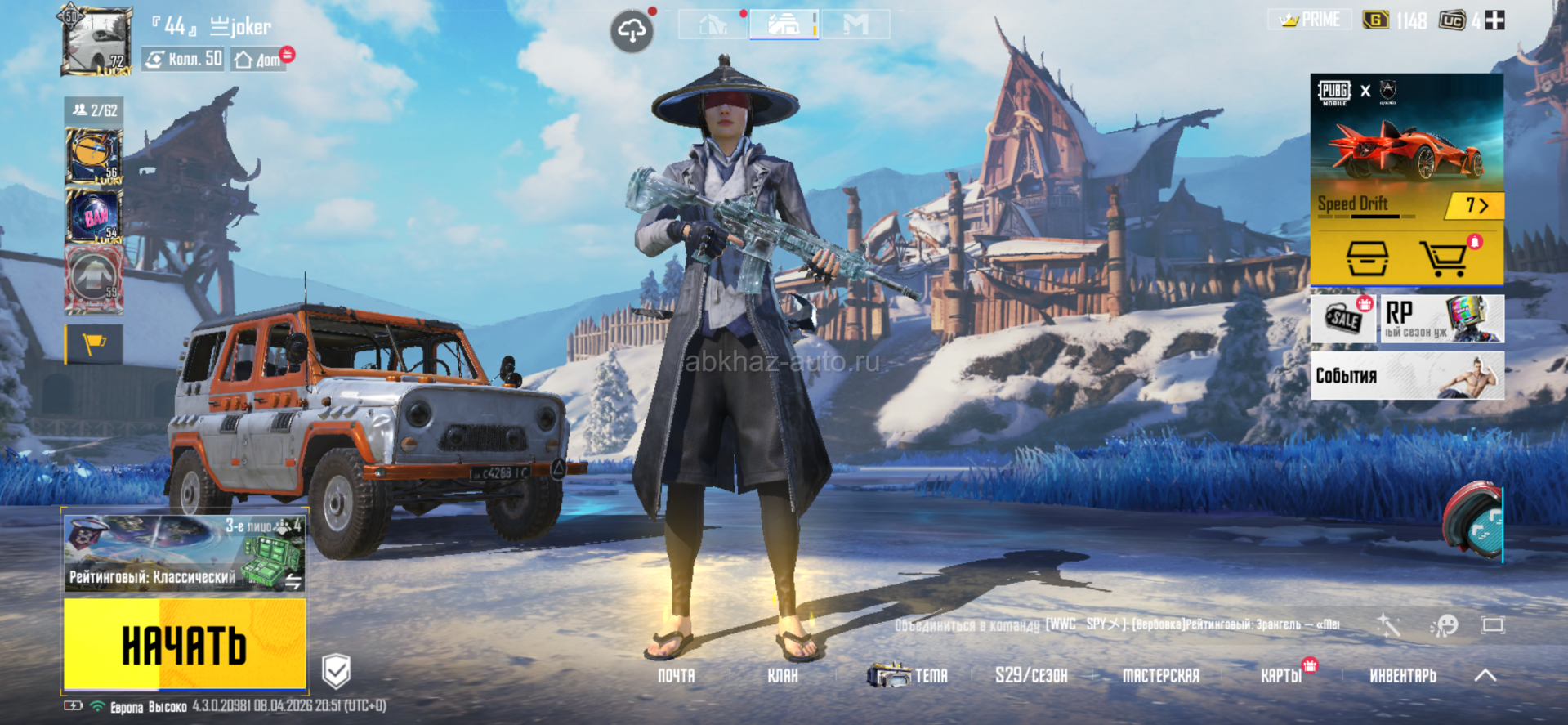
Task: Open the SALE offers icon
Action: pos(1343,319)
